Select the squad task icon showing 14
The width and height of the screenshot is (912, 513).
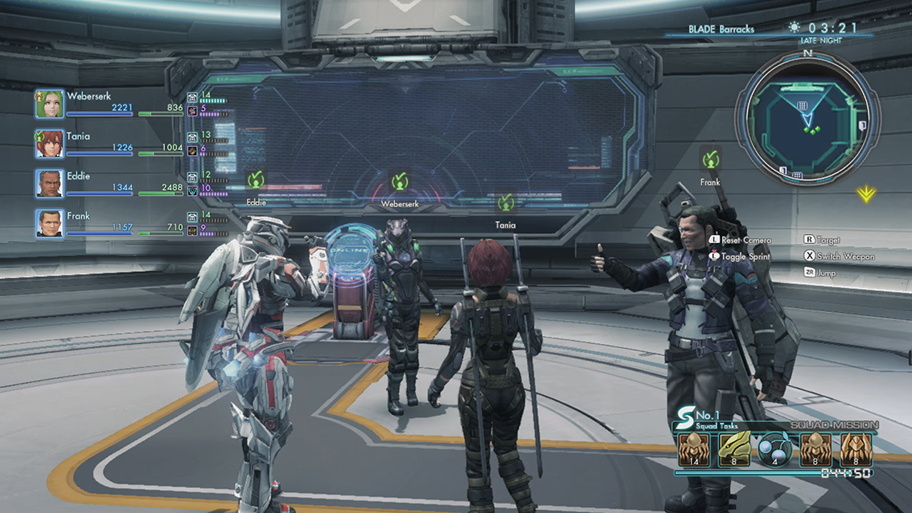(693, 448)
